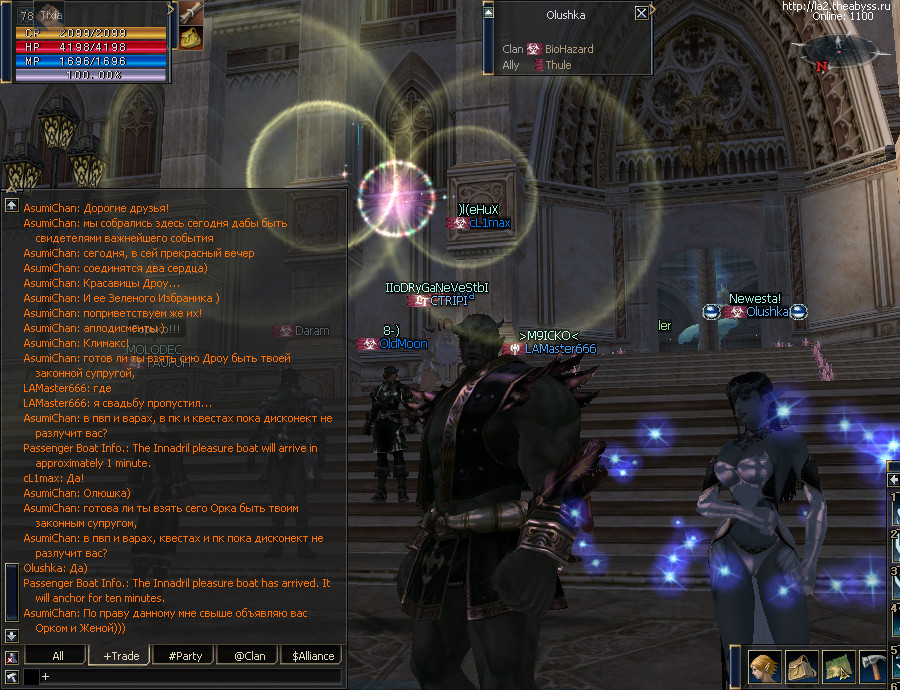The image size is (900, 690).
Task: Switch to the All chat tab
Action: point(58,656)
